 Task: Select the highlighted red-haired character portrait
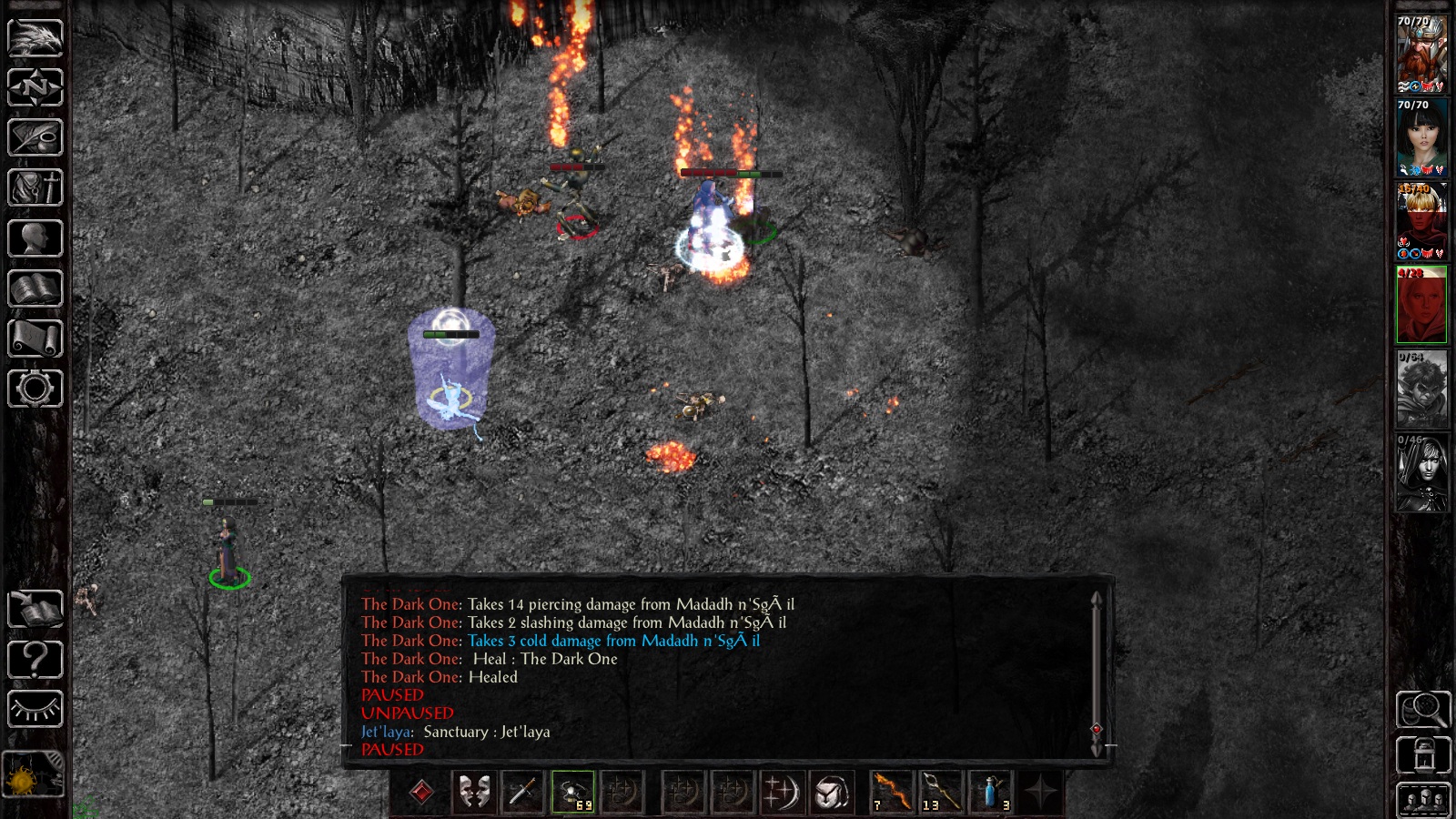point(1421,305)
